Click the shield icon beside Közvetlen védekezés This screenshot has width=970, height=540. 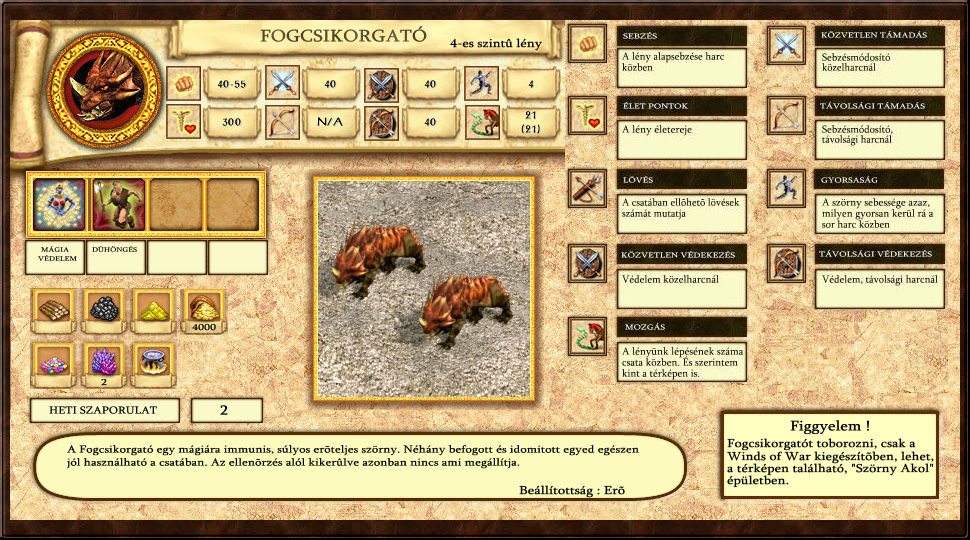coord(587,263)
